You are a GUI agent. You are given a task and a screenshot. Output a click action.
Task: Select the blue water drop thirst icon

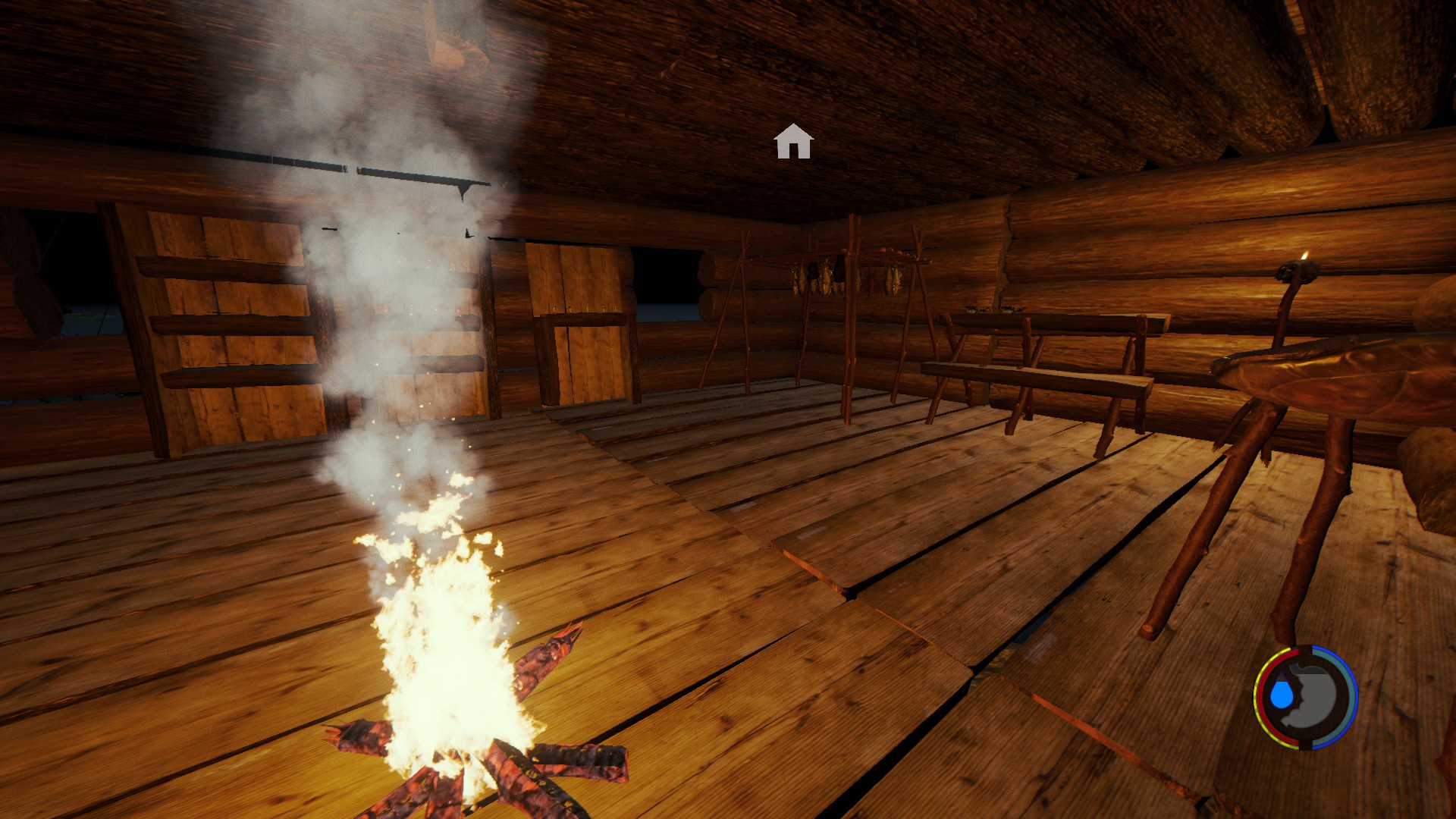1282,694
